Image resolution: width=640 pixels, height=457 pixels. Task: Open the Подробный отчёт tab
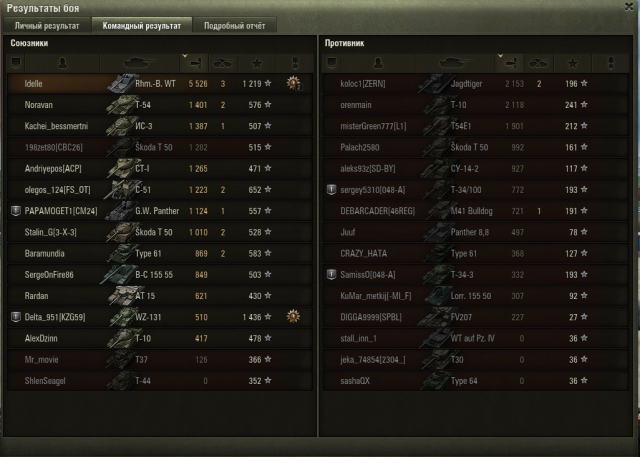pos(233,25)
